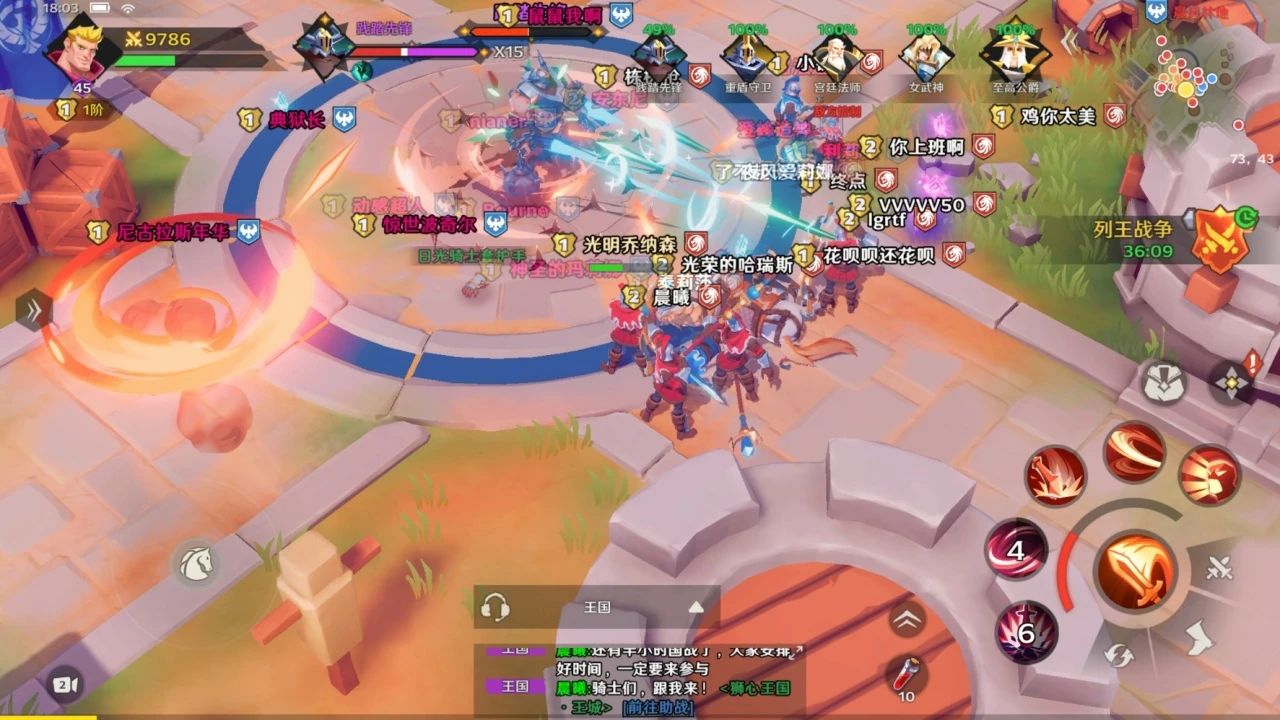This screenshot has width=1280, height=720.
Task: Select the 王国 chat channel label
Action: coord(598,606)
